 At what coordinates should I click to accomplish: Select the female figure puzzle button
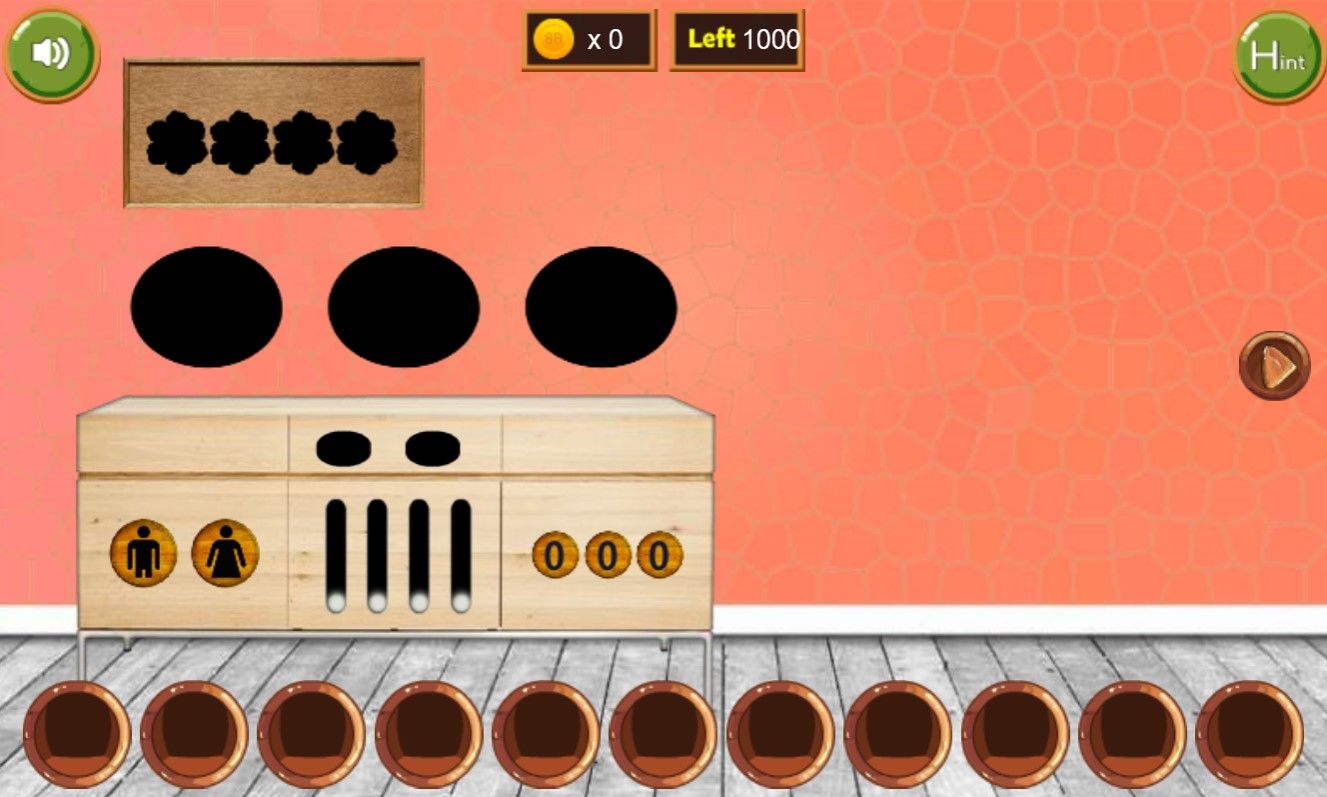(225, 553)
